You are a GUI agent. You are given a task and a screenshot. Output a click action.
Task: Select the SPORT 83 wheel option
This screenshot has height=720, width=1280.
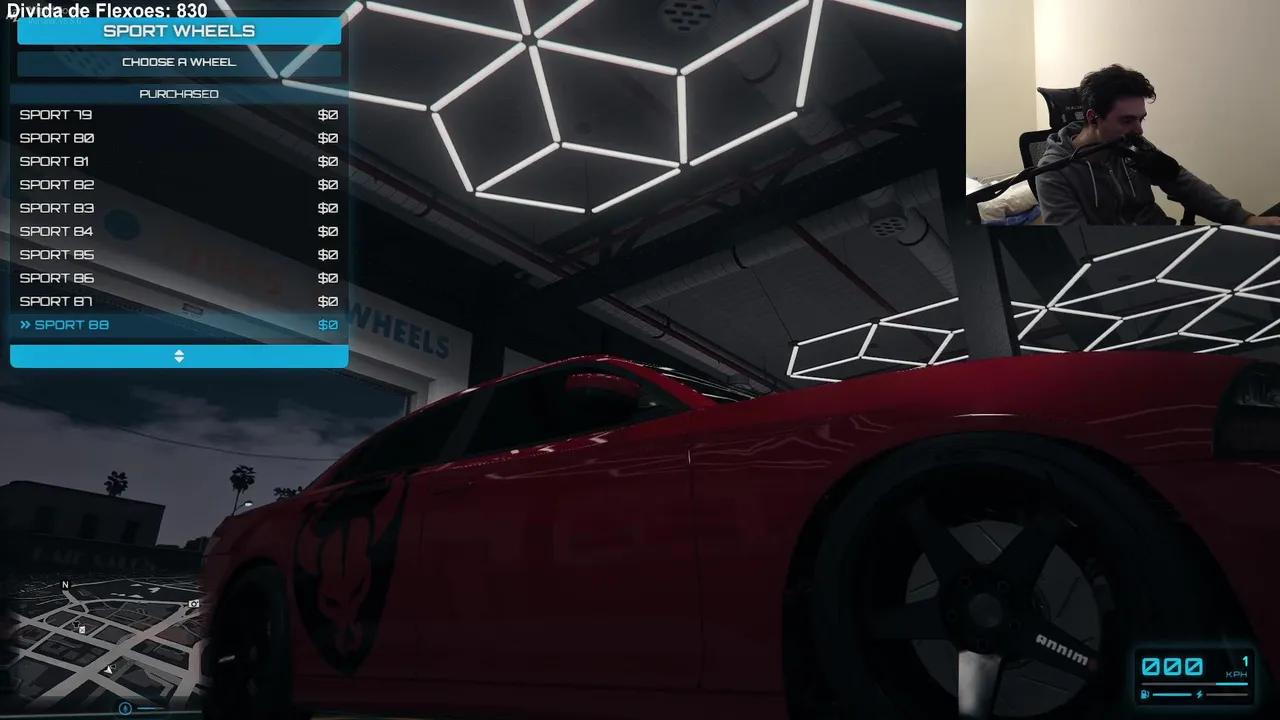click(56, 207)
